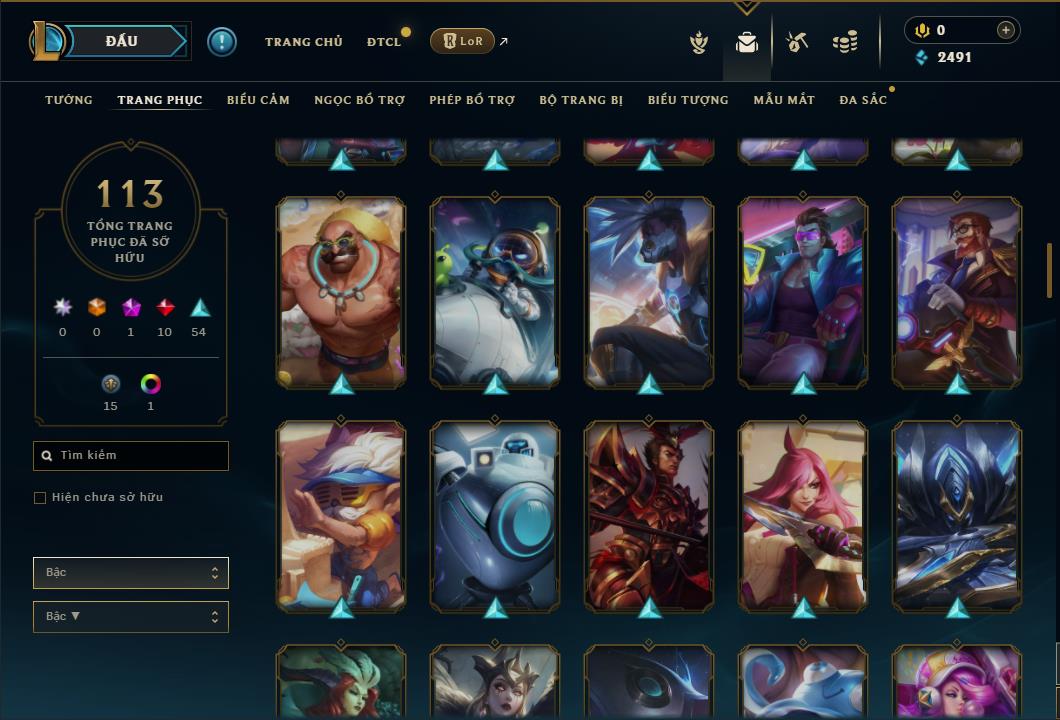Select the muscular pool party skin card

pyautogui.click(x=341, y=292)
